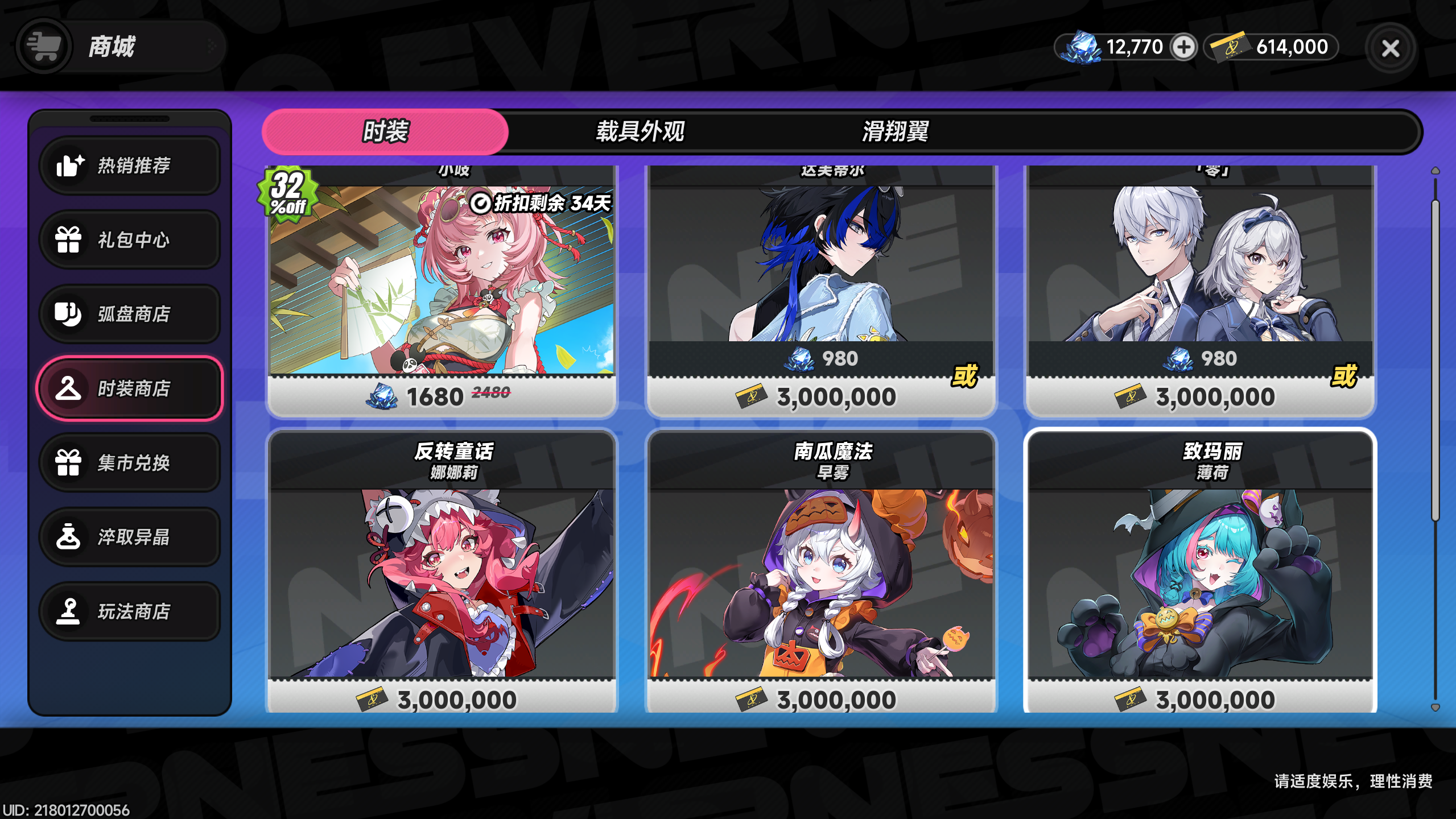
Task: Open the 致玛丽 outfit card
Action: click(1200, 574)
